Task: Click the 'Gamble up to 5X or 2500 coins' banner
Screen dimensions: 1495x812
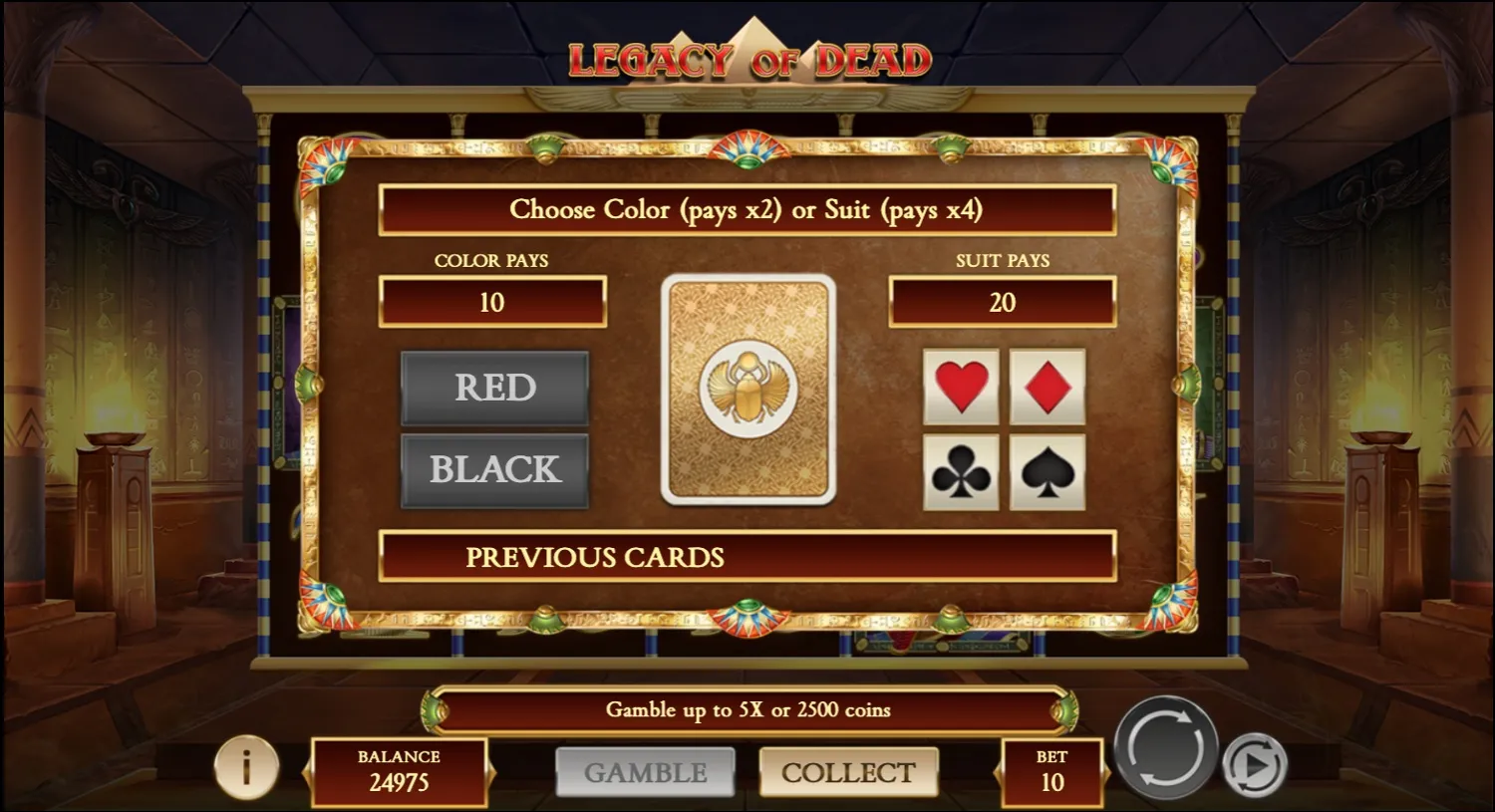Action: pyautogui.click(x=747, y=710)
